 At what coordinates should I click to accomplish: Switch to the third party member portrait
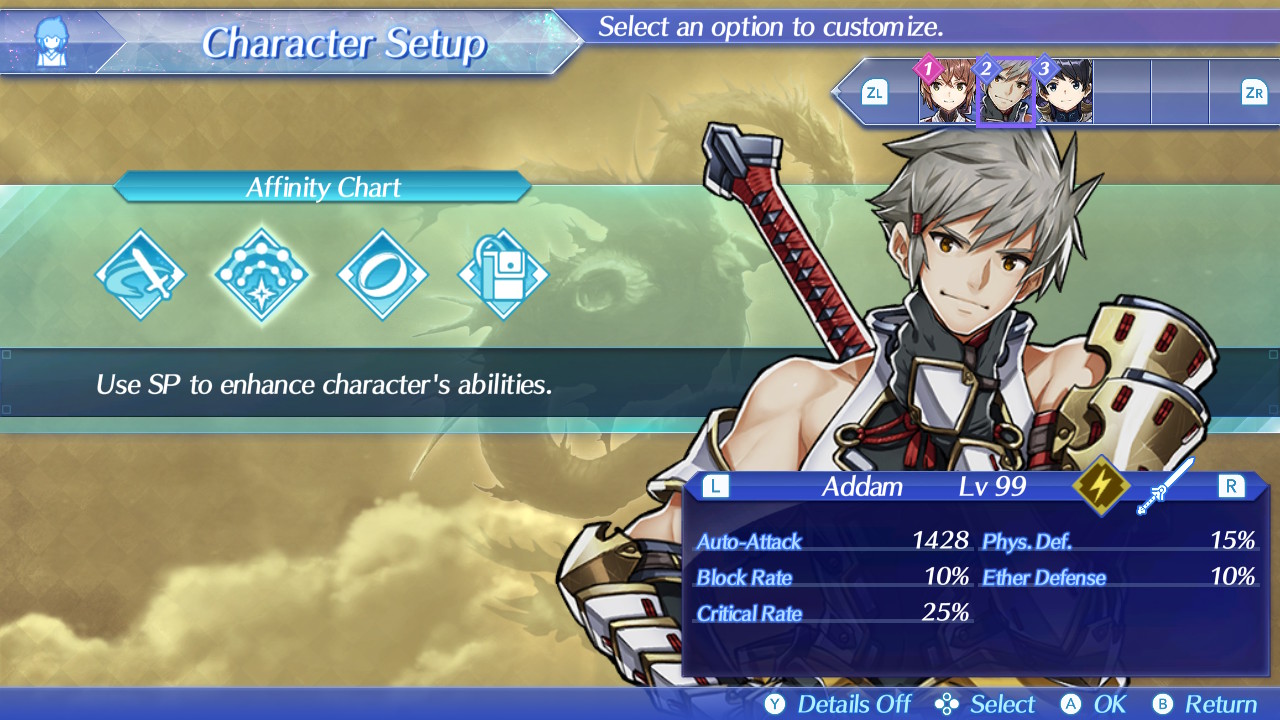(1064, 93)
